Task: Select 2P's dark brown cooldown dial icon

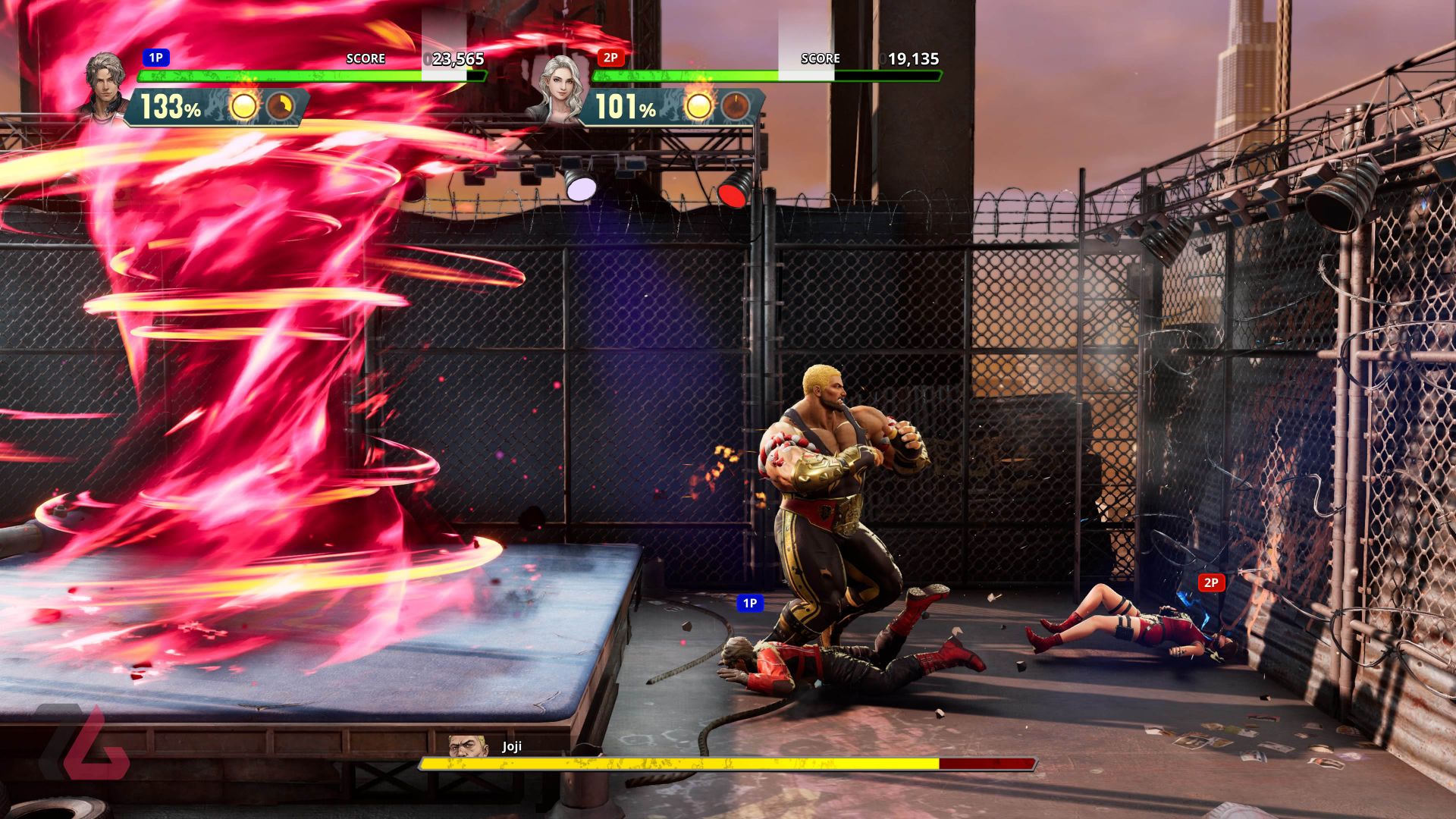Action: 735,107
